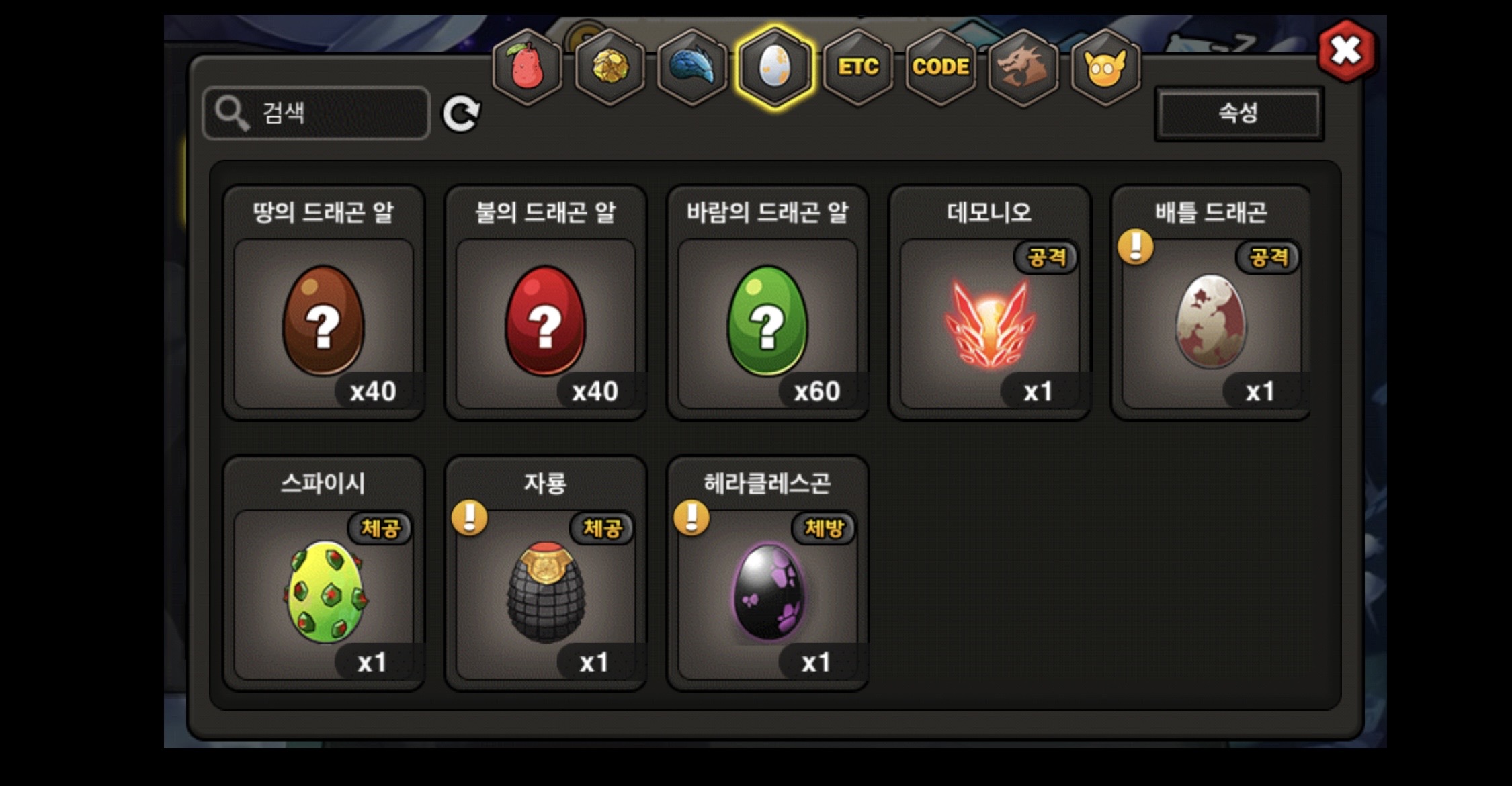The width and height of the screenshot is (1512, 786).
Task: Choose the 불의 드래곤 알 red egg
Action: 546,321
